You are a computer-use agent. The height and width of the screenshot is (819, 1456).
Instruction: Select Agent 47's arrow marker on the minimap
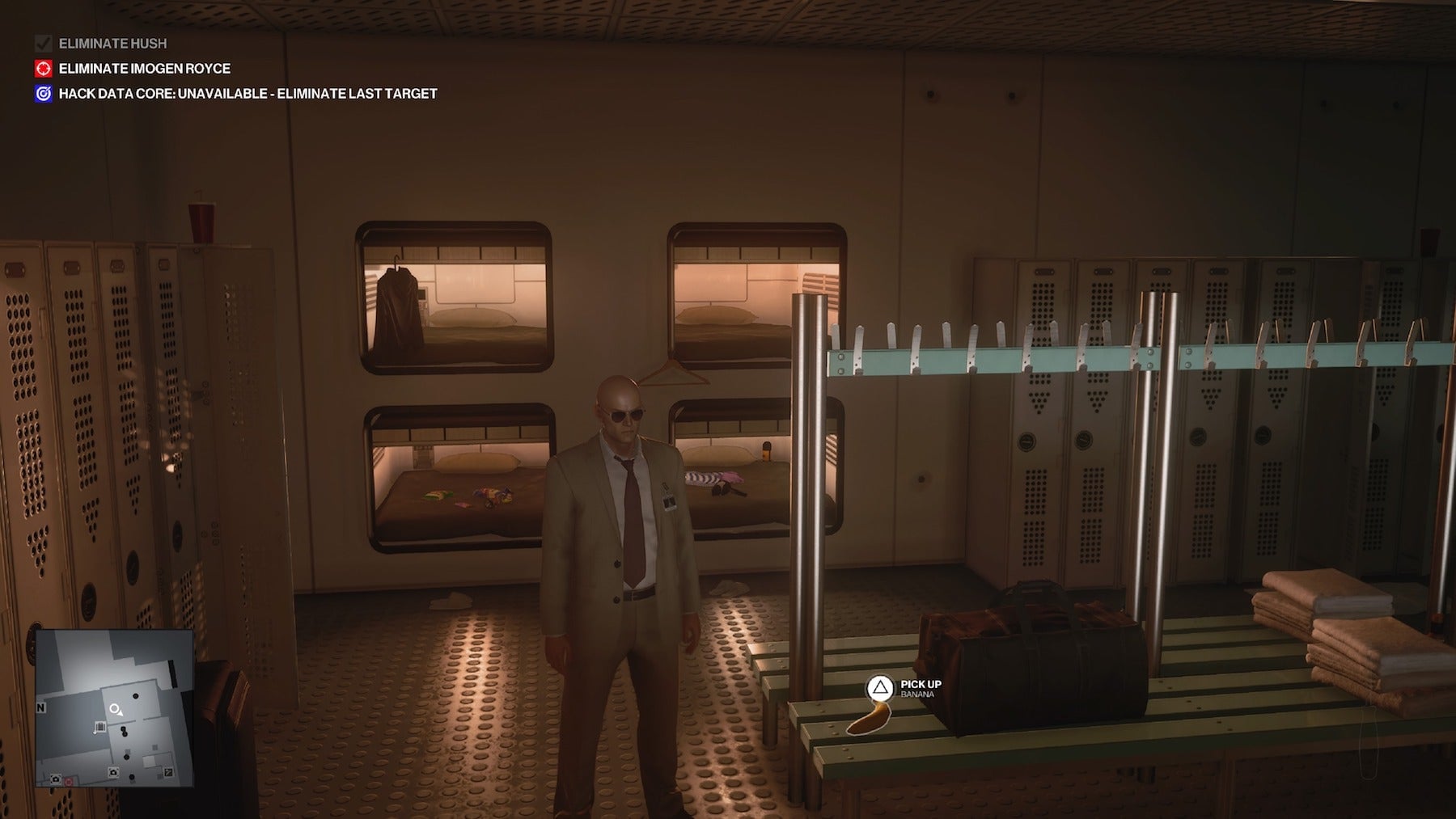click(115, 709)
